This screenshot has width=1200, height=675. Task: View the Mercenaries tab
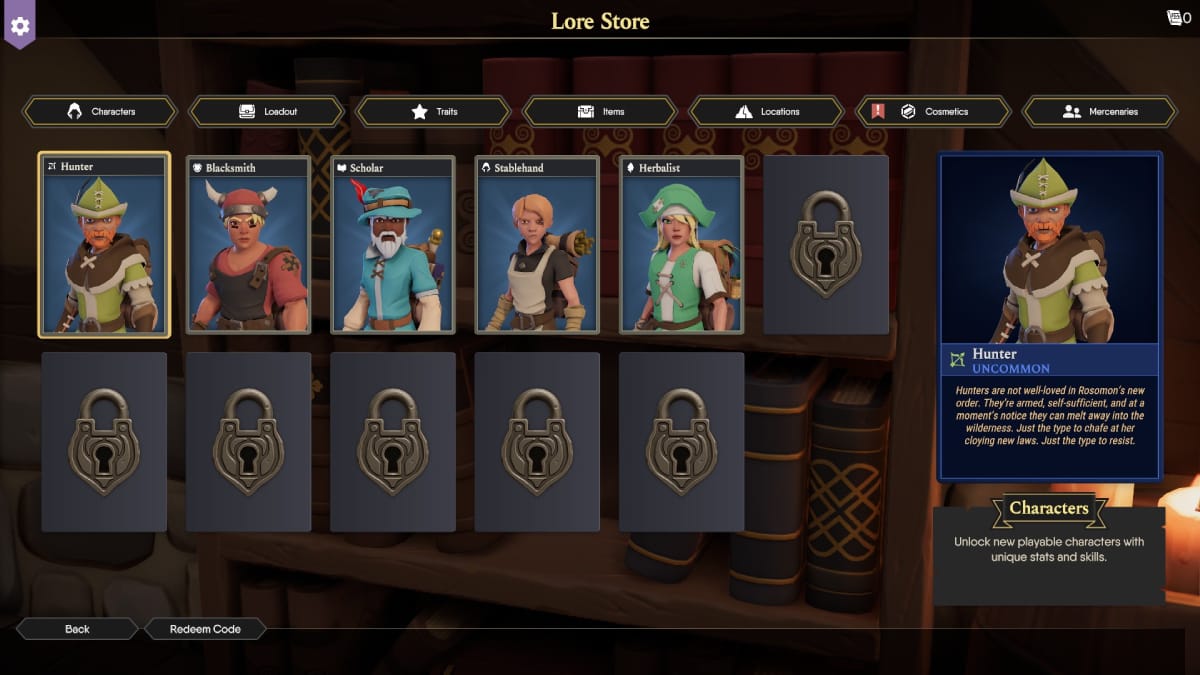tap(1100, 112)
